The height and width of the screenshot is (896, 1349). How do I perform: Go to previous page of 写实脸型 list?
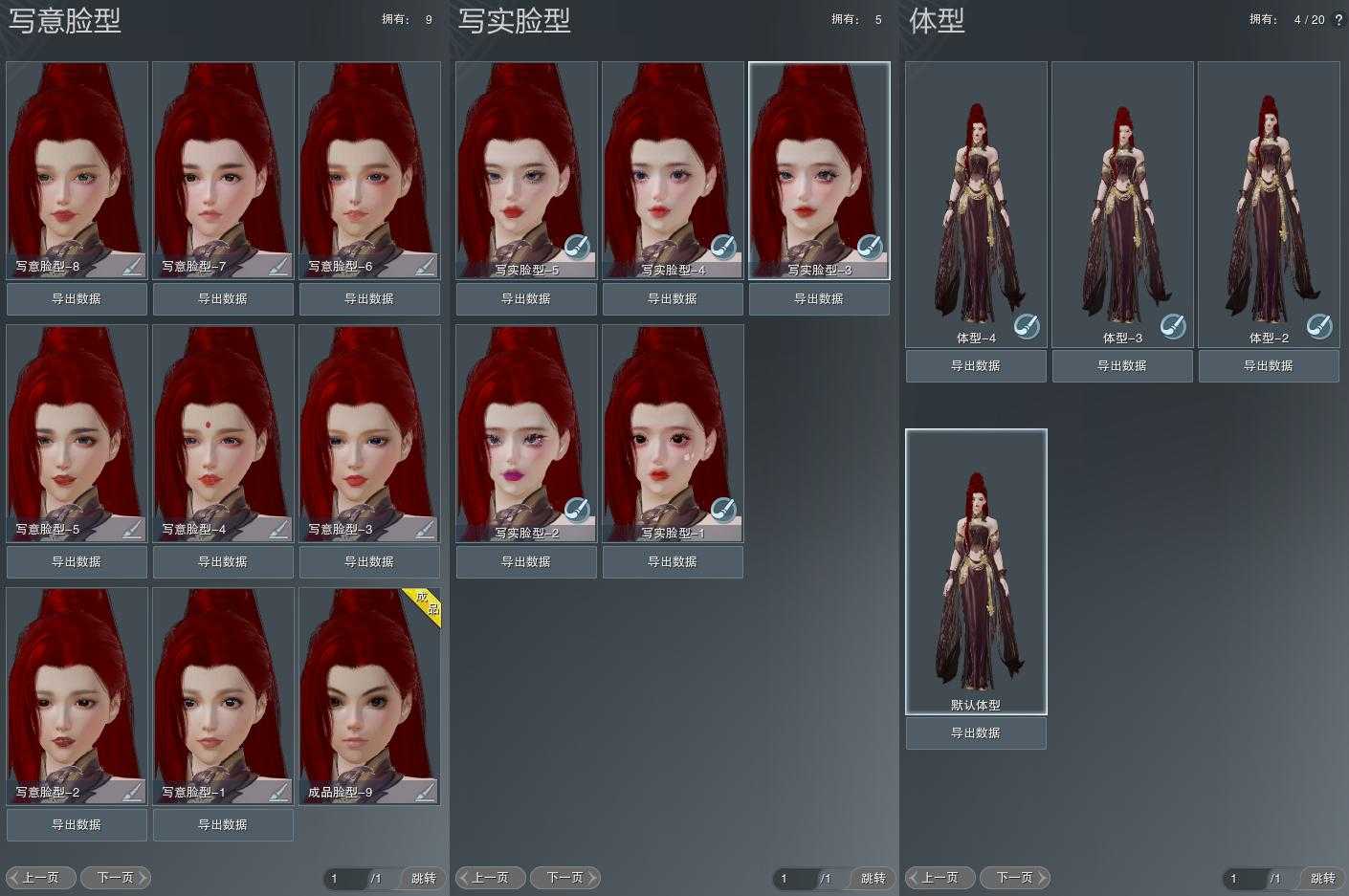tap(490, 878)
